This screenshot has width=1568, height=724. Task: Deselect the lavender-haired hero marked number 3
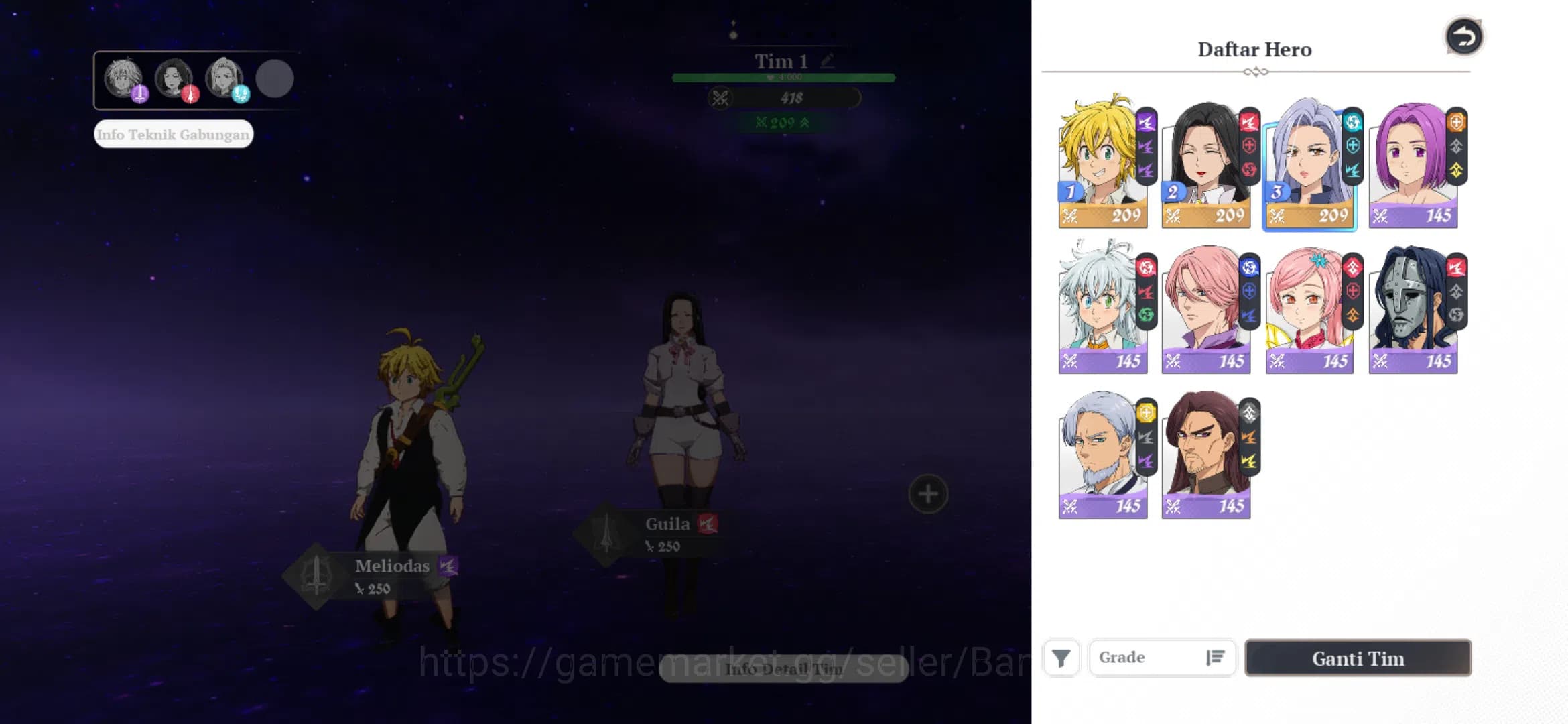coord(1310,163)
